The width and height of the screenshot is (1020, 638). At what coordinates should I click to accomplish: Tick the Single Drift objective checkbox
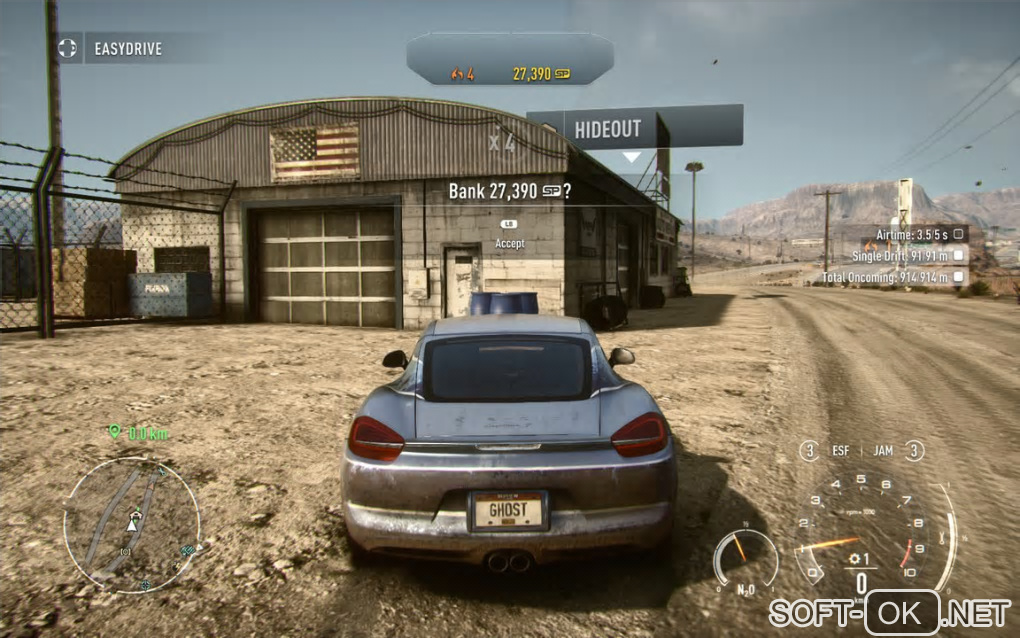click(958, 255)
